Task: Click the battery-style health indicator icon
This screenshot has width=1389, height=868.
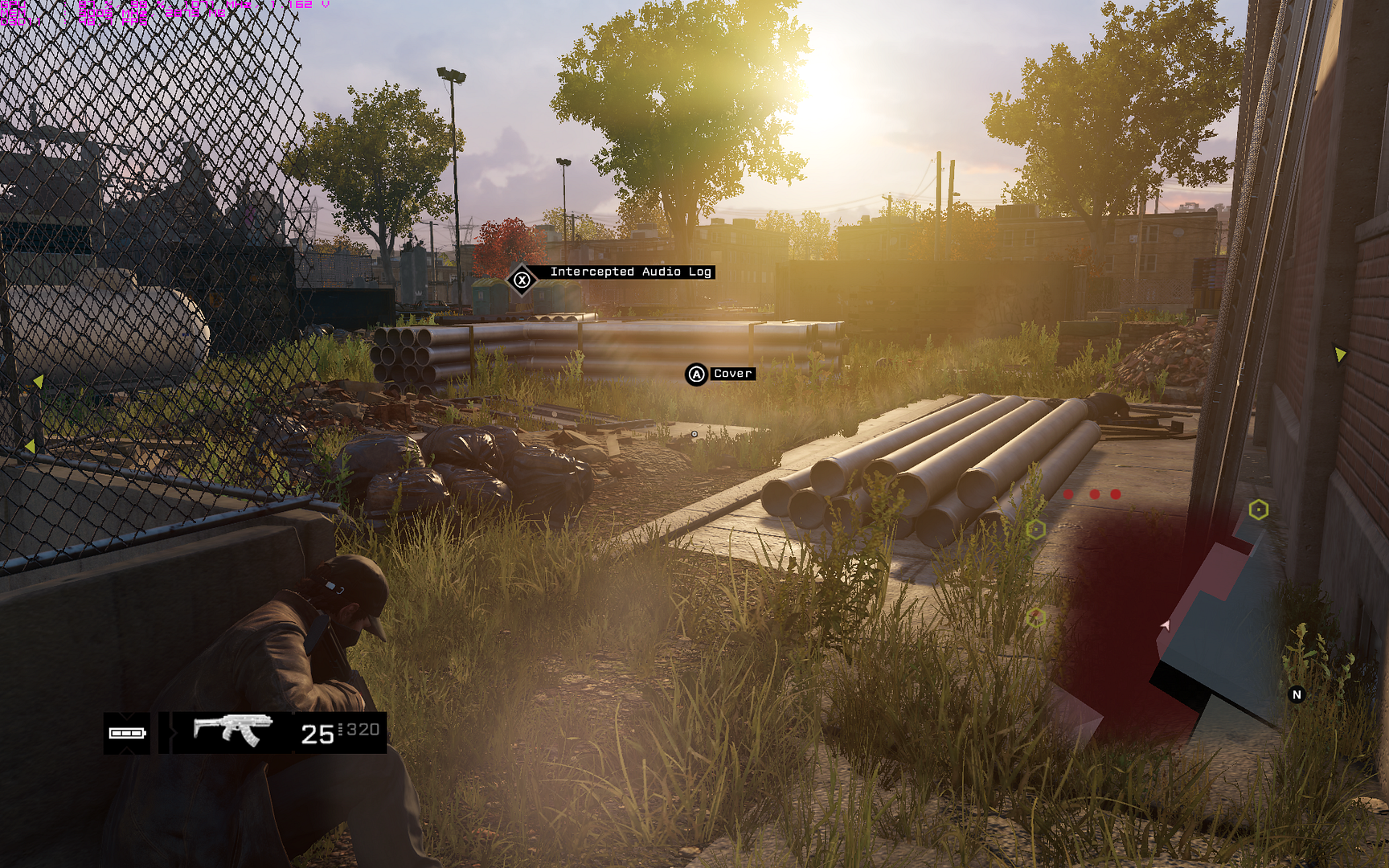Action: click(x=129, y=732)
